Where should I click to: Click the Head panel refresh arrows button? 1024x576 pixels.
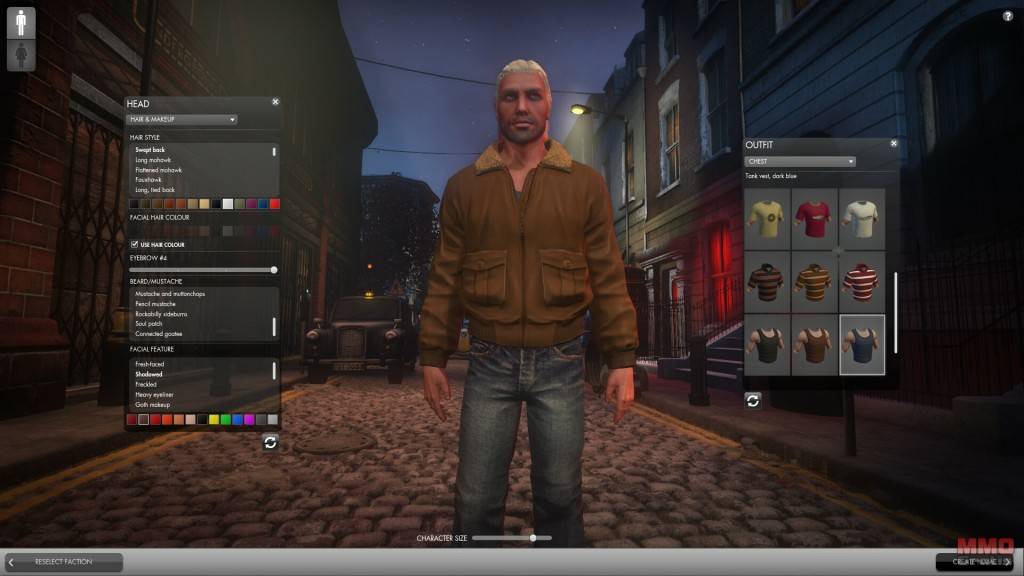click(270, 442)
